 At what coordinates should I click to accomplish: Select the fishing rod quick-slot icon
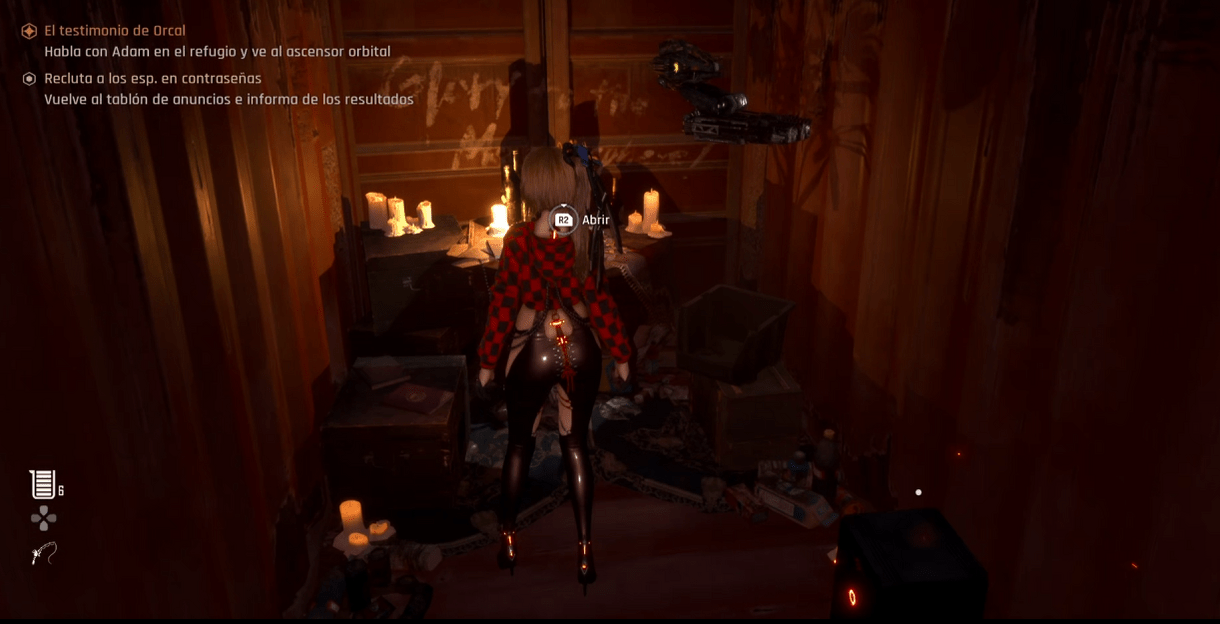tap(43, 553)
